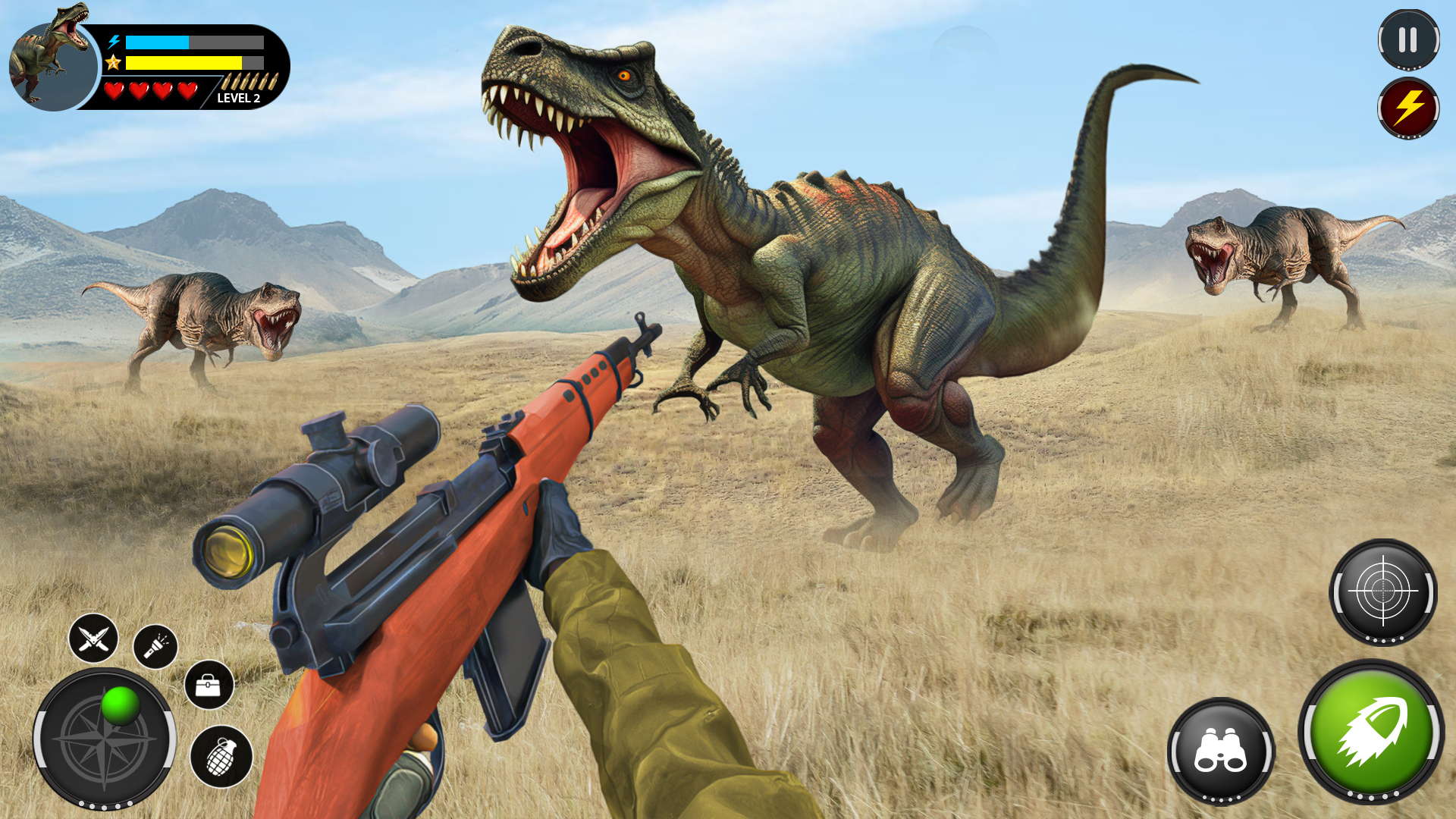Open the briefcase equipment icon
This screenshot has height=819, width=1456.
point(209,686)
